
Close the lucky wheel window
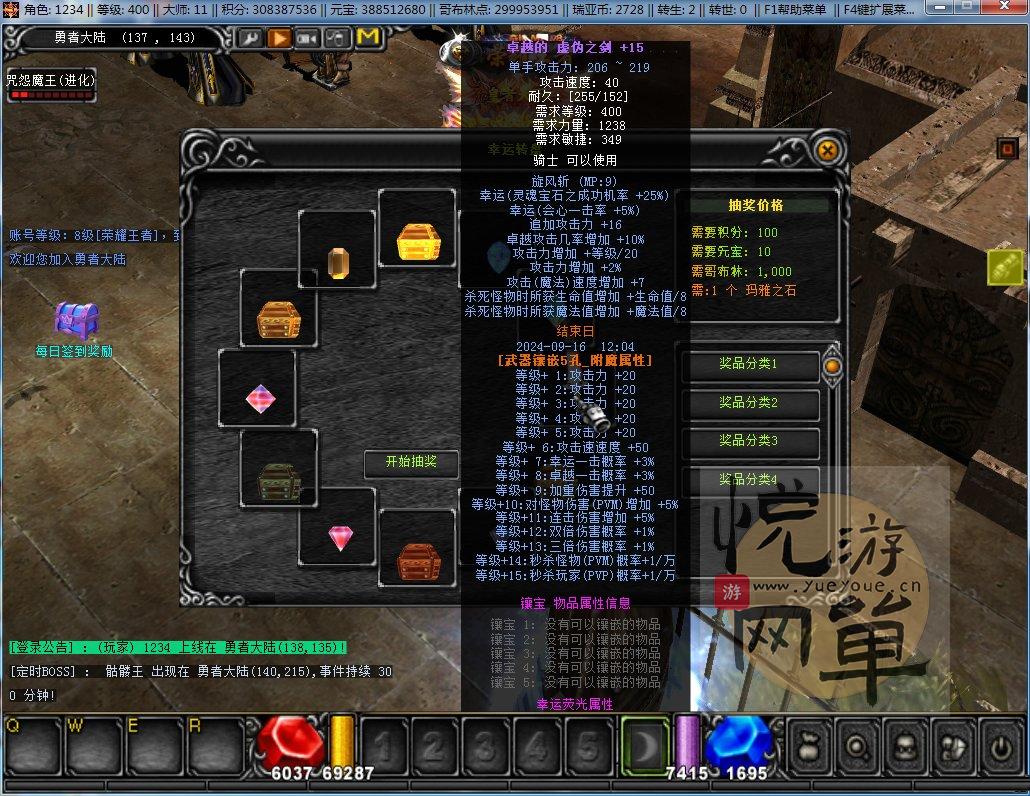827,151
